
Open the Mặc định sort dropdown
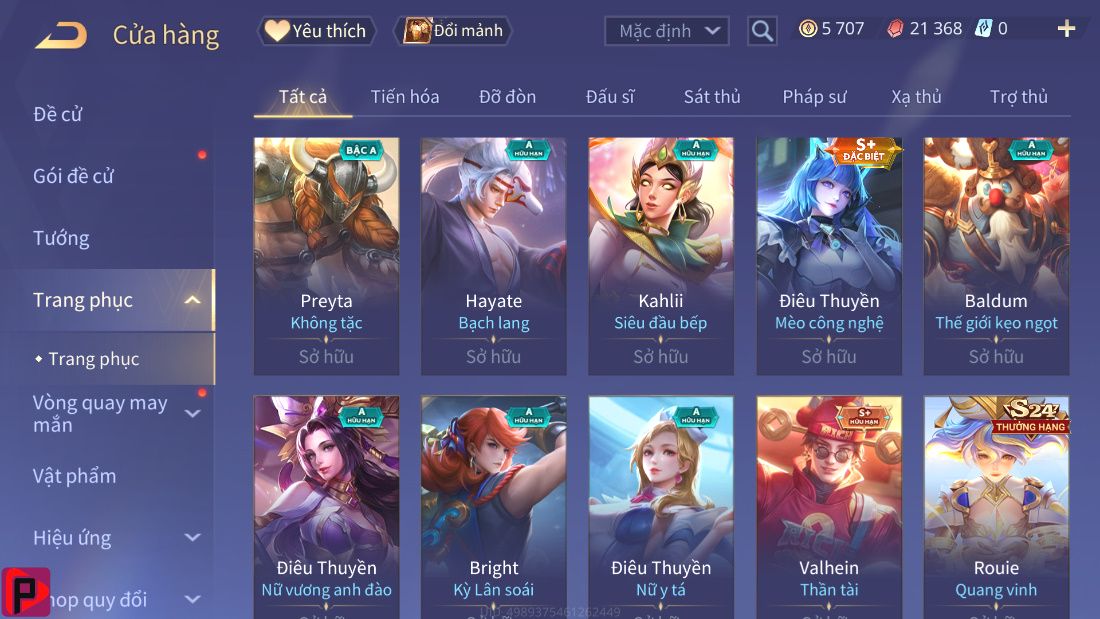(666, 31)
